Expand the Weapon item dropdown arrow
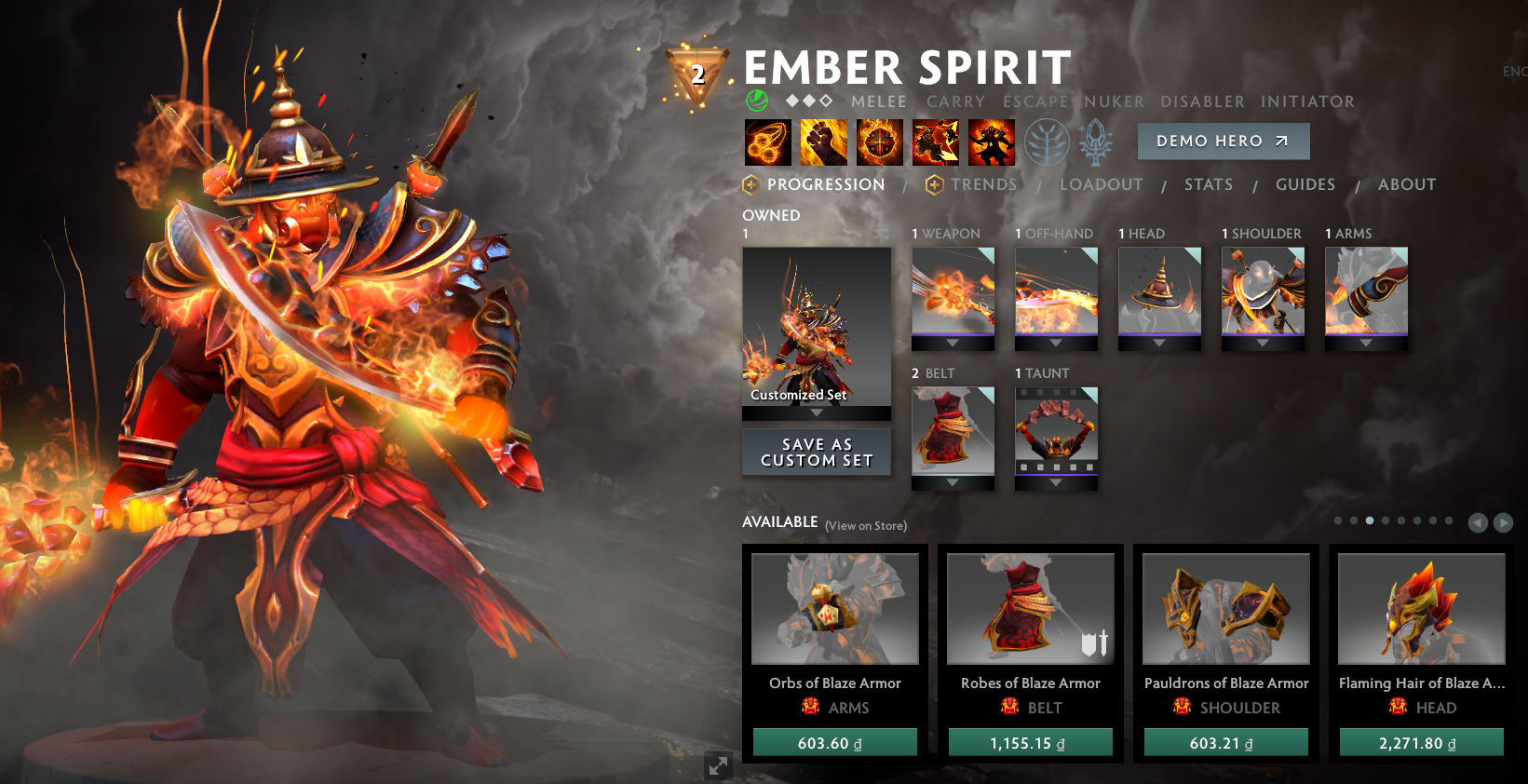The image size is (1528, 784). [x=952, y=344]
